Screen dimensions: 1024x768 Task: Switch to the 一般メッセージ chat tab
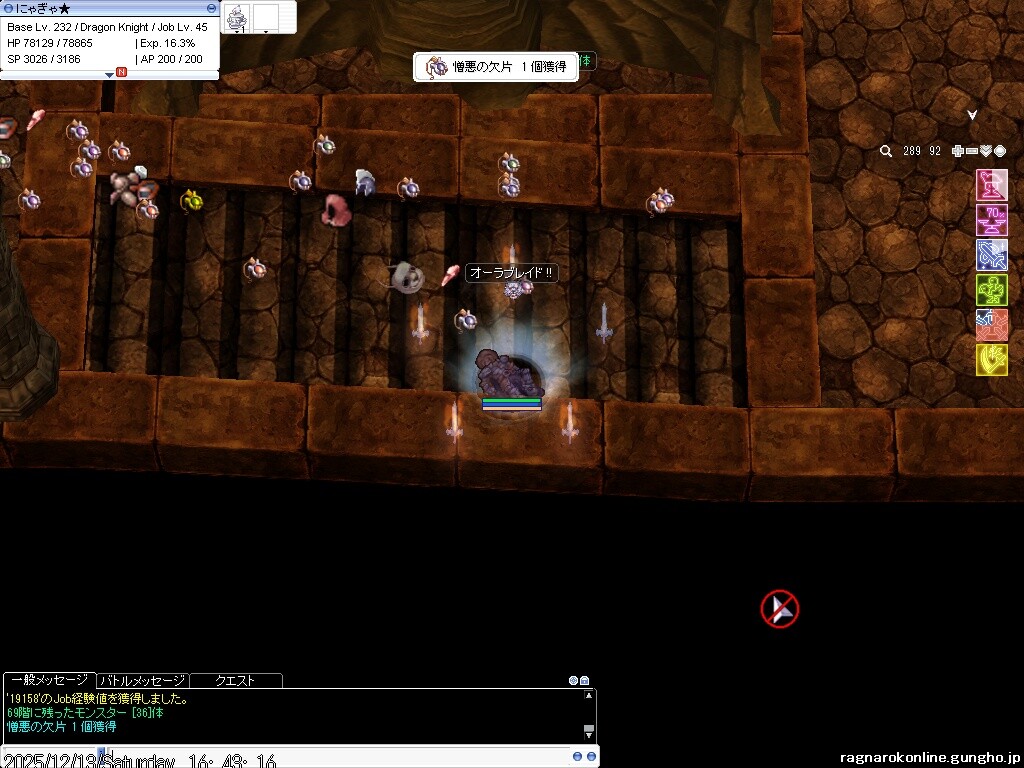coord(49,680)
